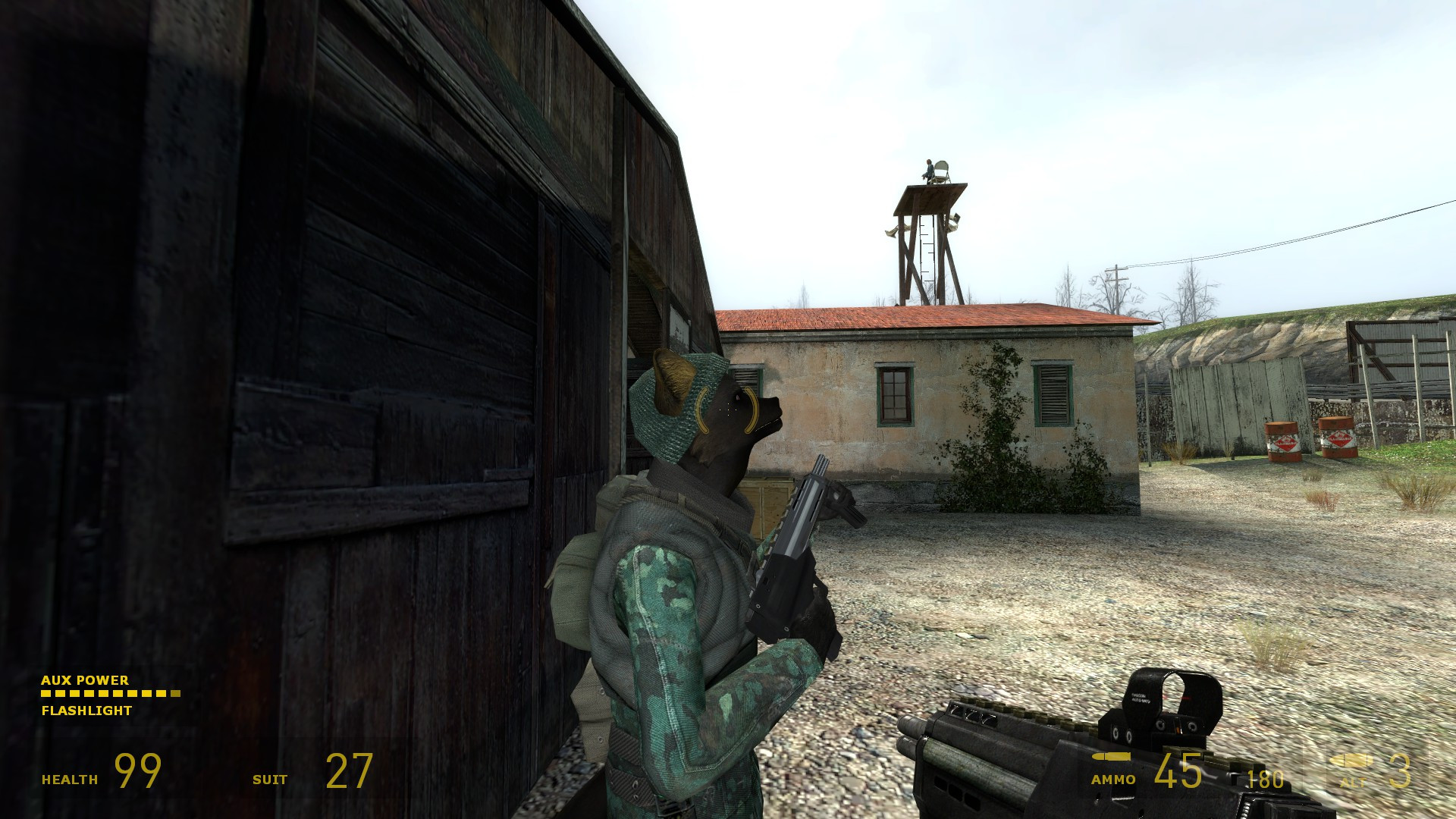Click the AMMO label text

[1113, 778]
